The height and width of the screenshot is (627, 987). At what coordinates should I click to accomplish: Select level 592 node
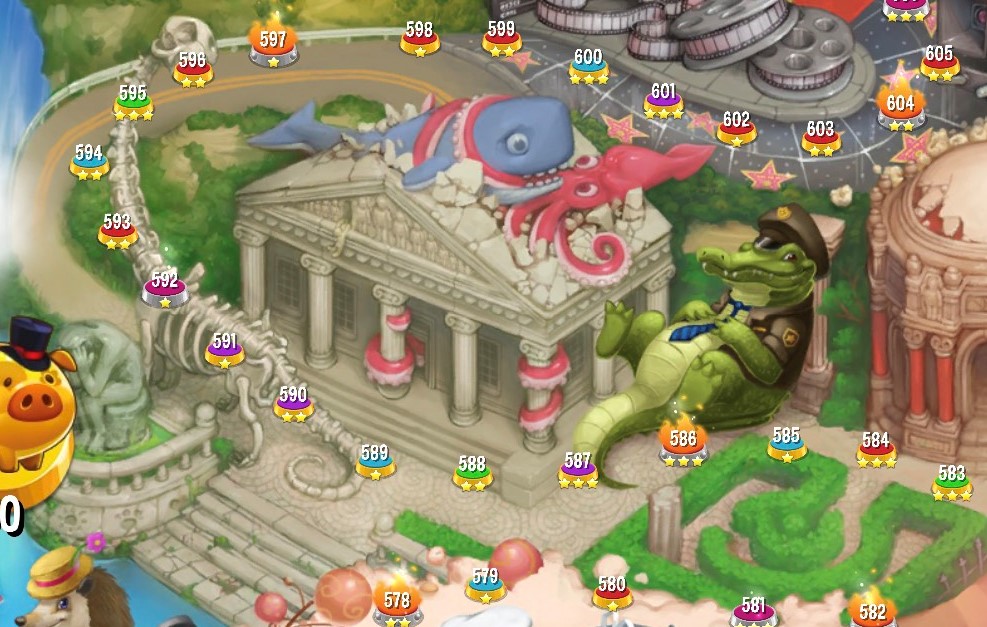165,287
